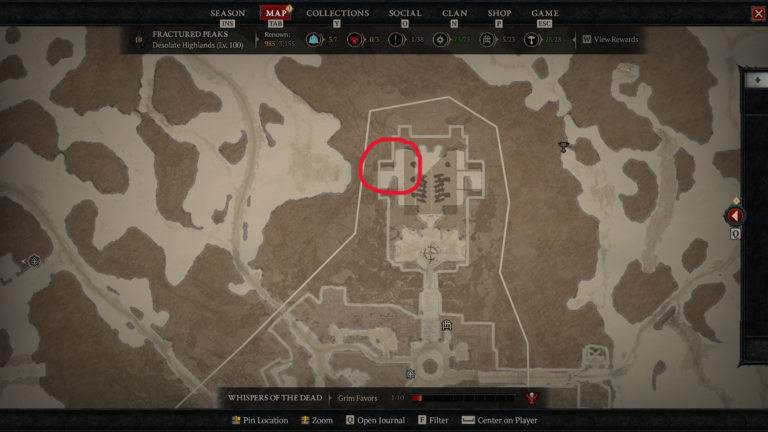Select the Map tab
768x432 pixels.
[275, 14]
